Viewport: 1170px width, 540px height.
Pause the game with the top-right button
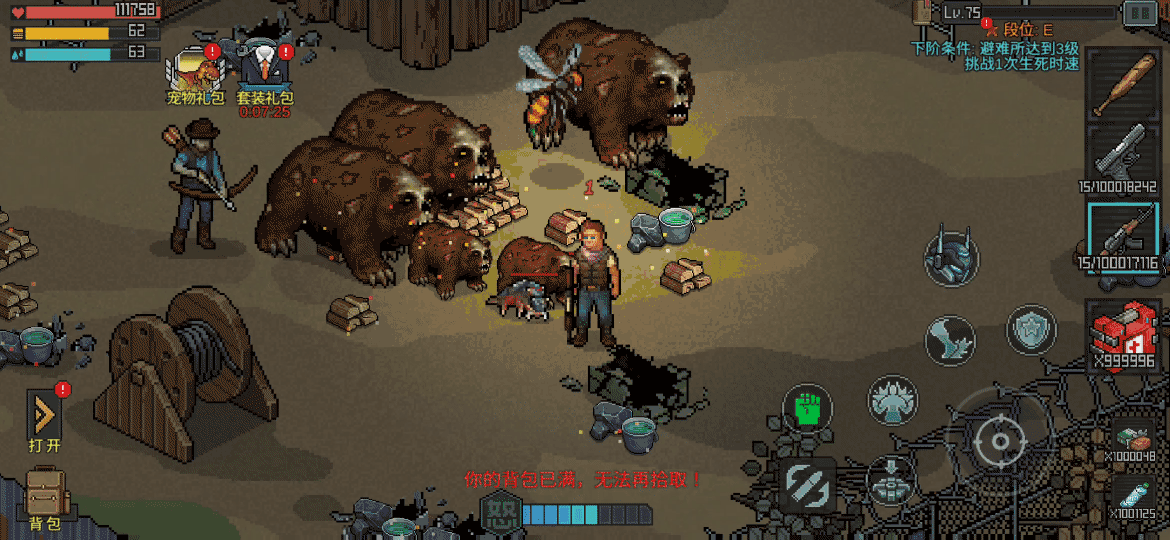1138,13
